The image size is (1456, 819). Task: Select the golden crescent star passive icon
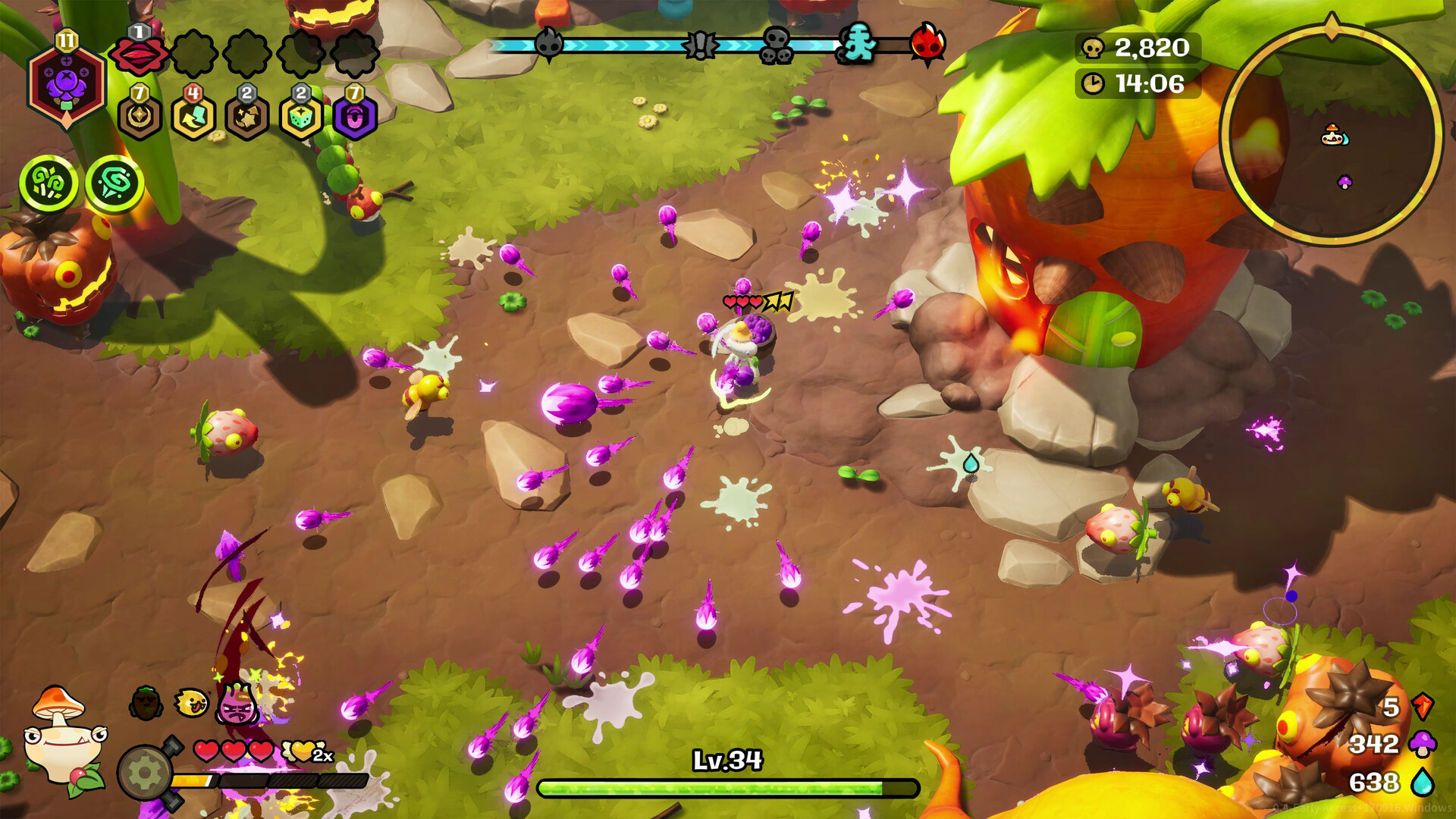point(140,117)
